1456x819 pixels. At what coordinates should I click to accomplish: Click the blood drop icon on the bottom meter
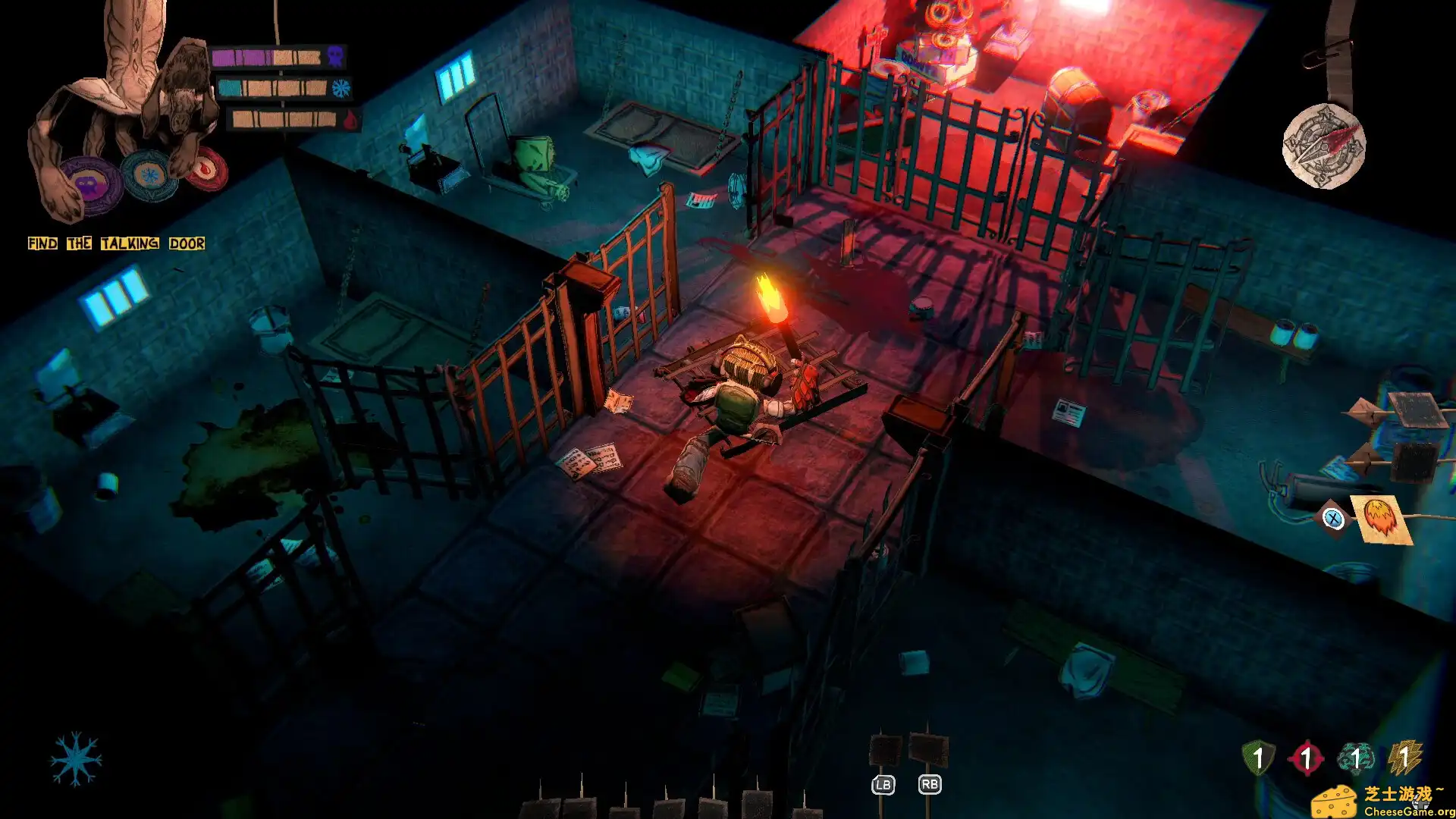[349, 119]
